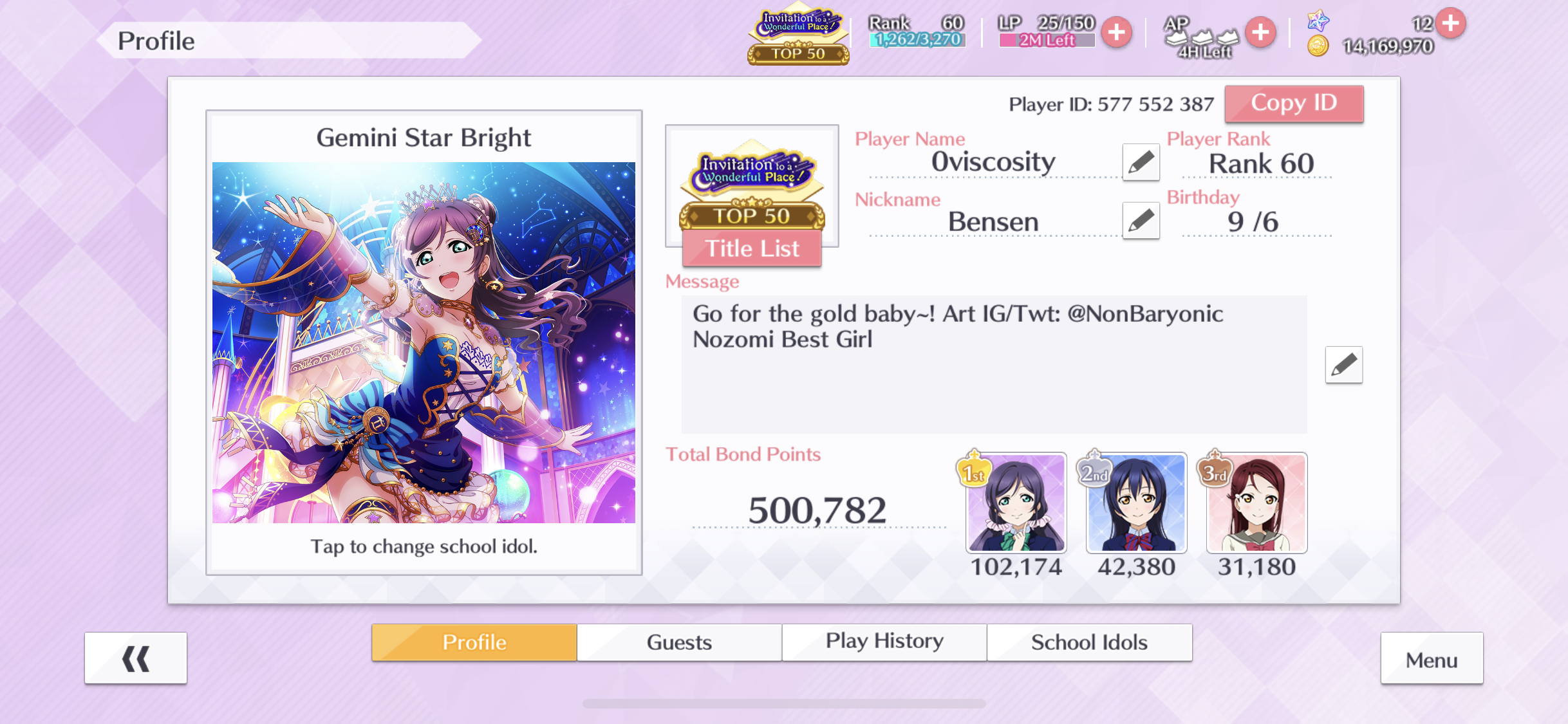Edit the profile message
The height and width of the screenshot is (724, 1568).
click(x=1343, y=365)
